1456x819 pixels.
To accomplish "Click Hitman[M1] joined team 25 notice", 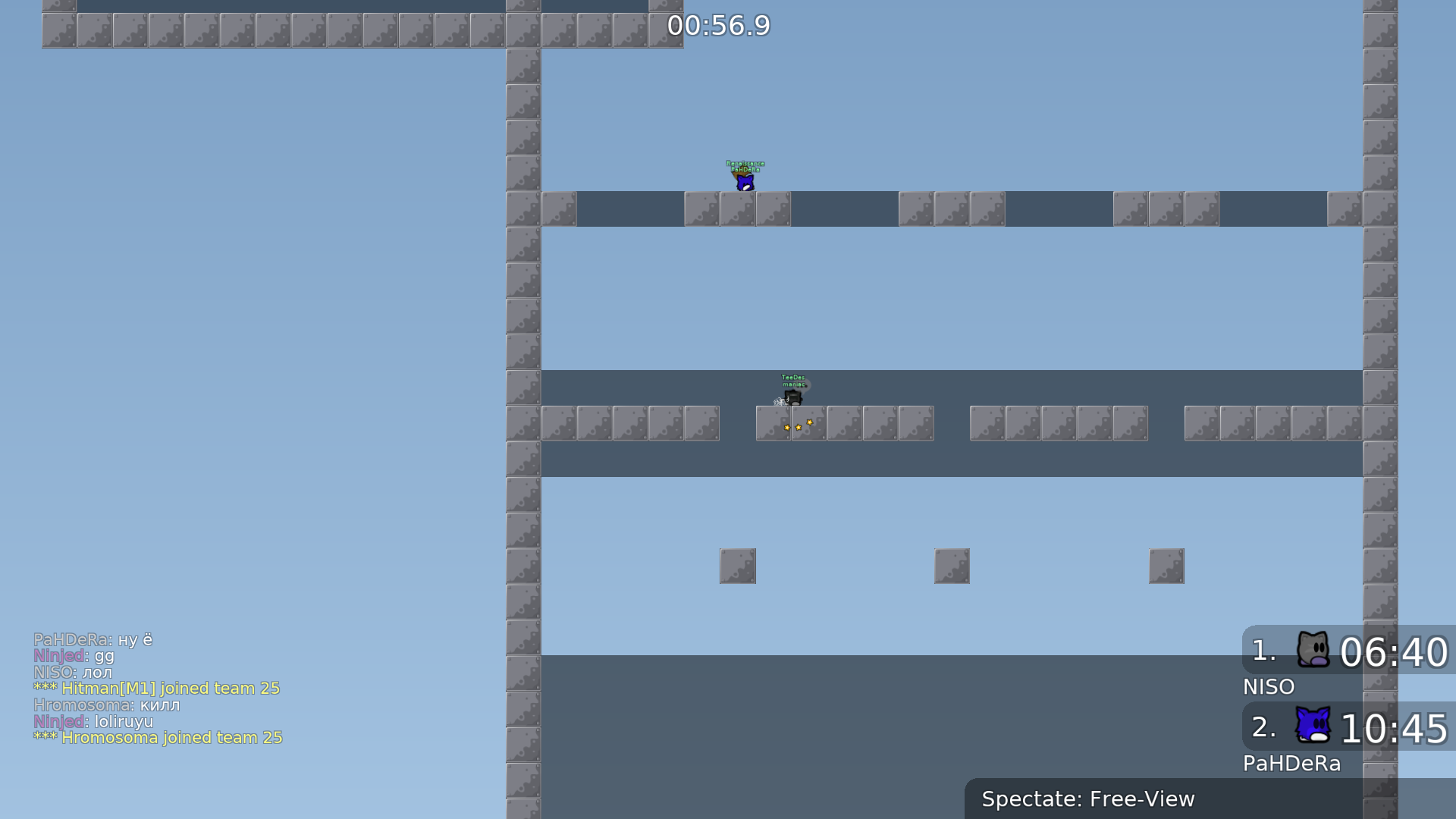I will (156, 689).
